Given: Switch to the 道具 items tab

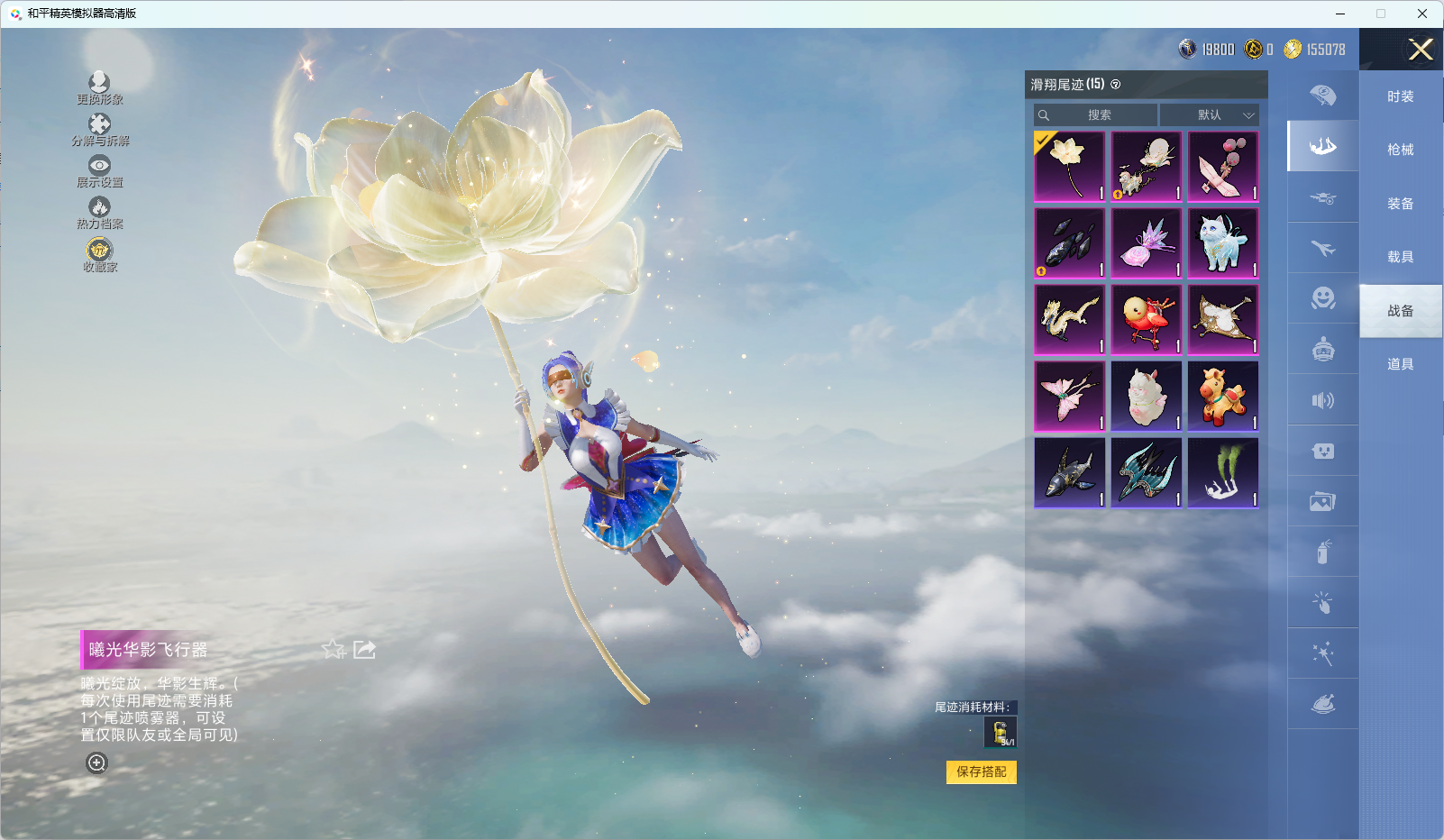Looking at the screenshot, I should point(1400,364).
